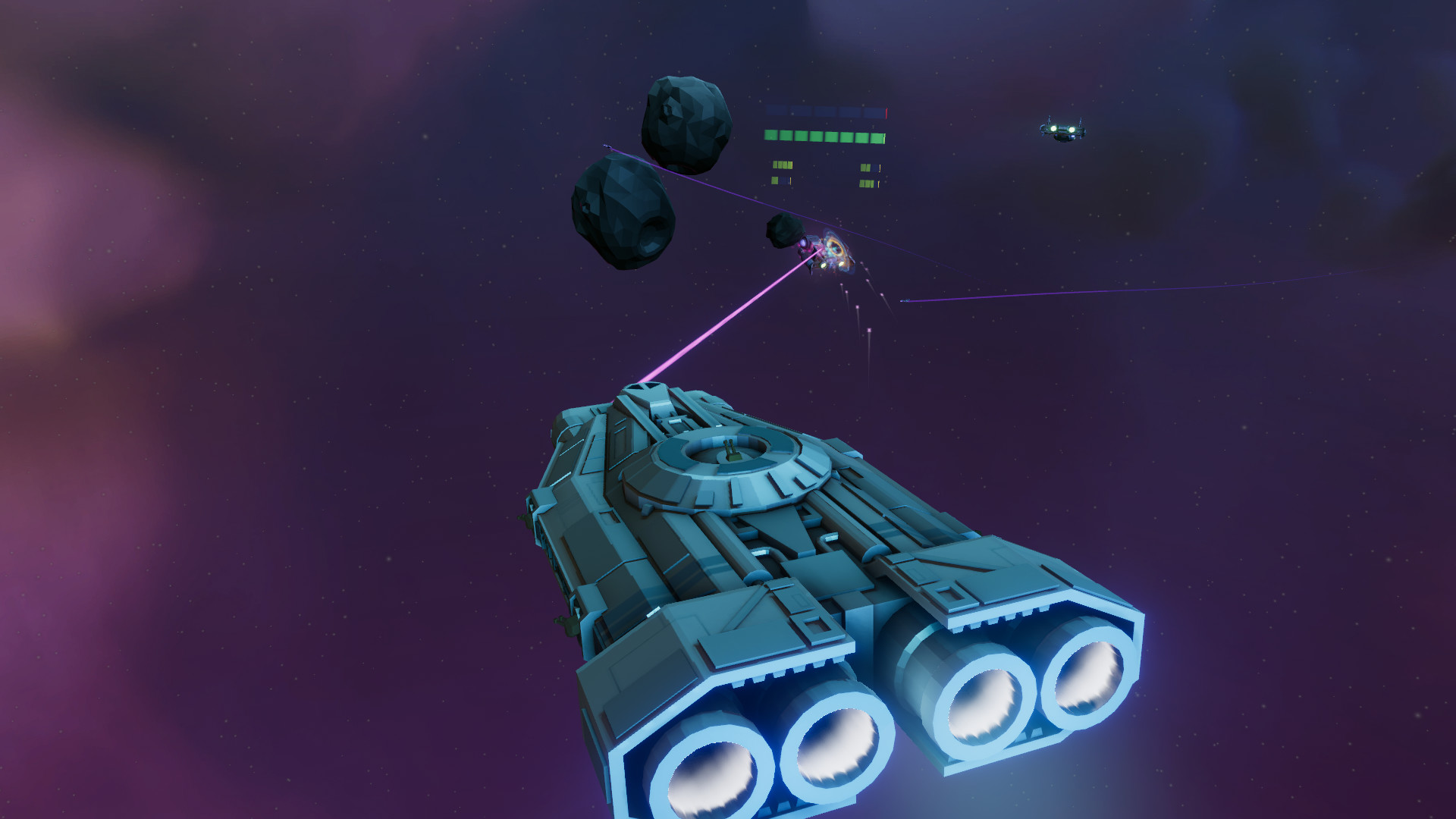Click the red marker at the shield bar's end
Viewport: 1456px width, 819px height.
[x=886, y=112]
